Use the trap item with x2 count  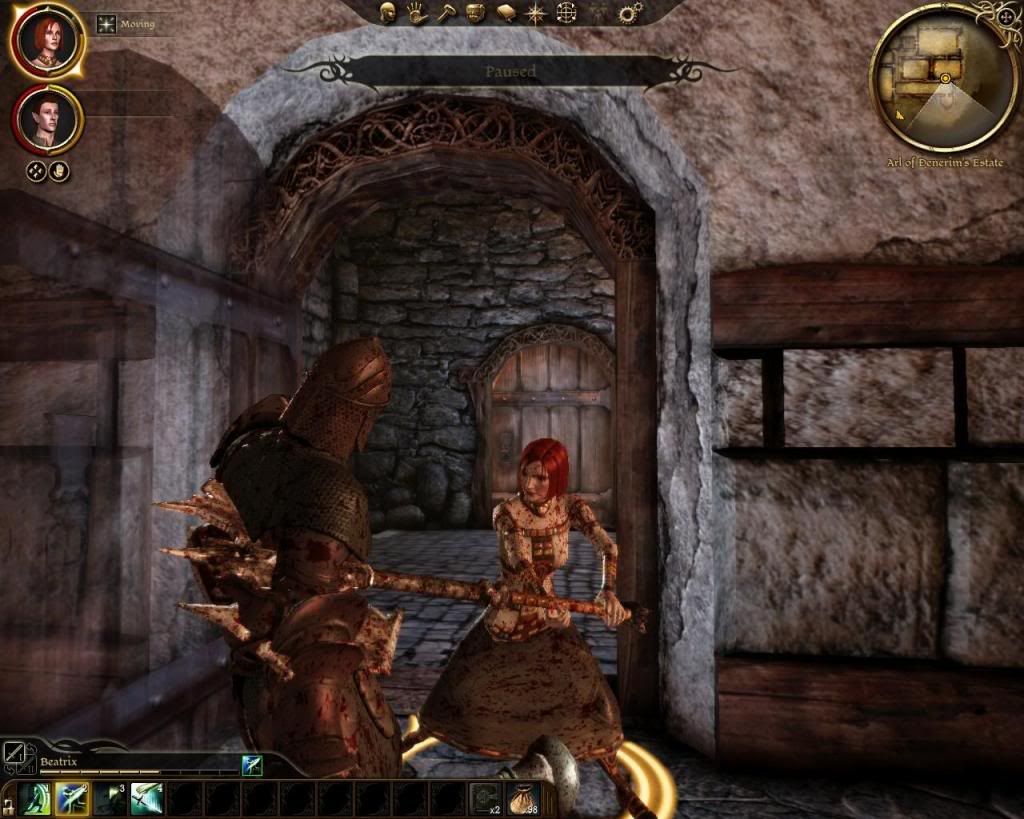(484, 800)
